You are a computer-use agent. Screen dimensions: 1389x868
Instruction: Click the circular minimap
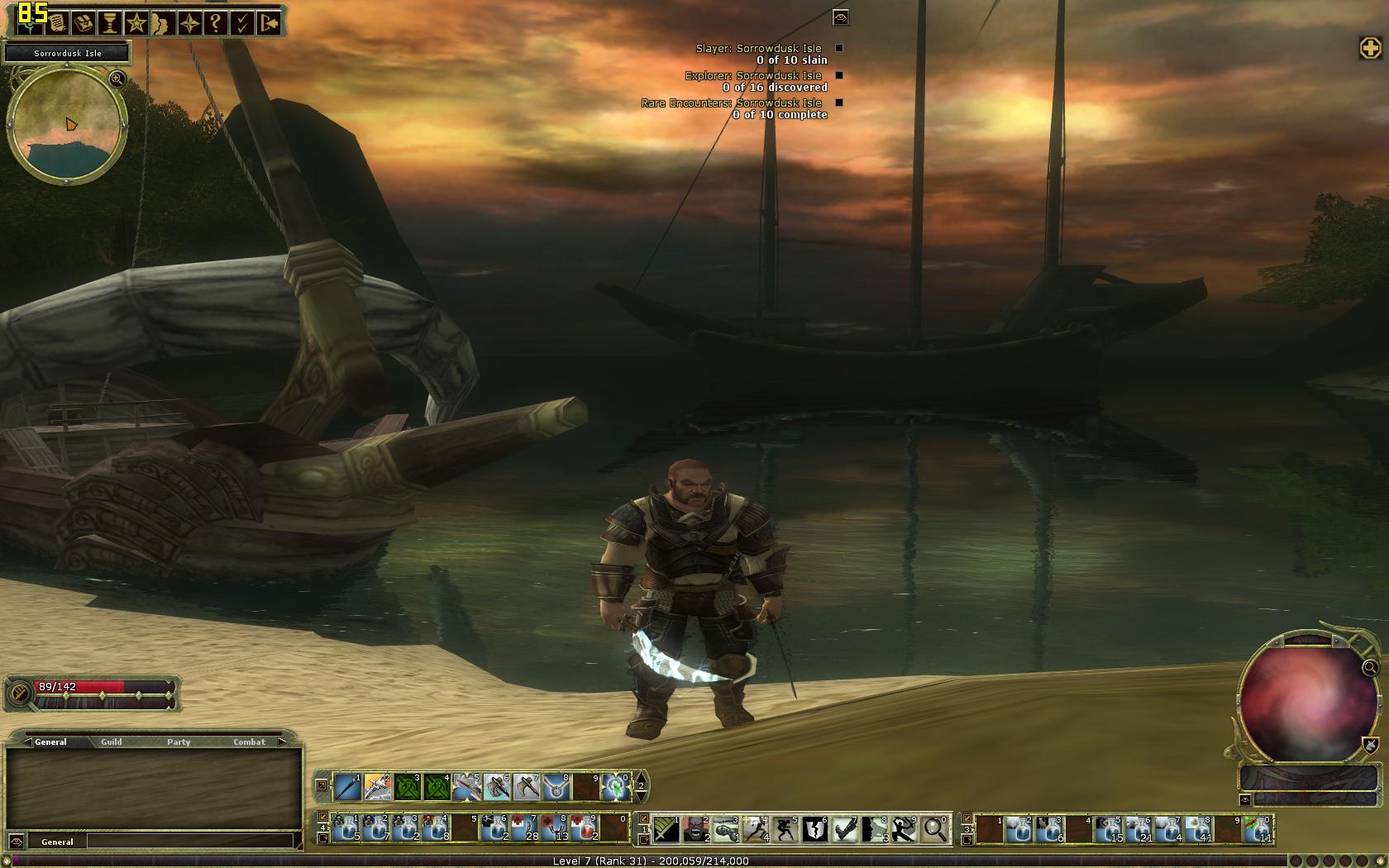[66, 126]
